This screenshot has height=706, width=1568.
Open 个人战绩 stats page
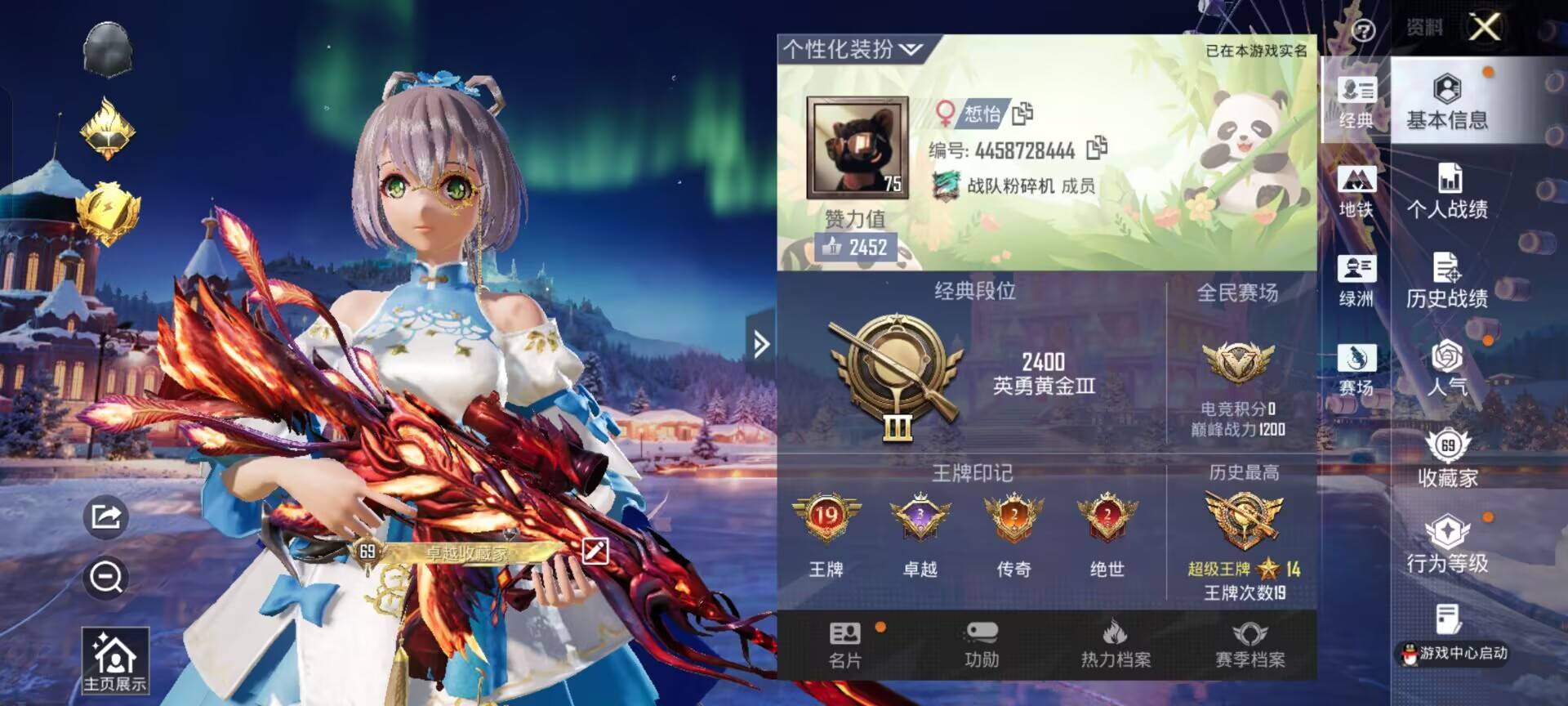click(1446, 191)
